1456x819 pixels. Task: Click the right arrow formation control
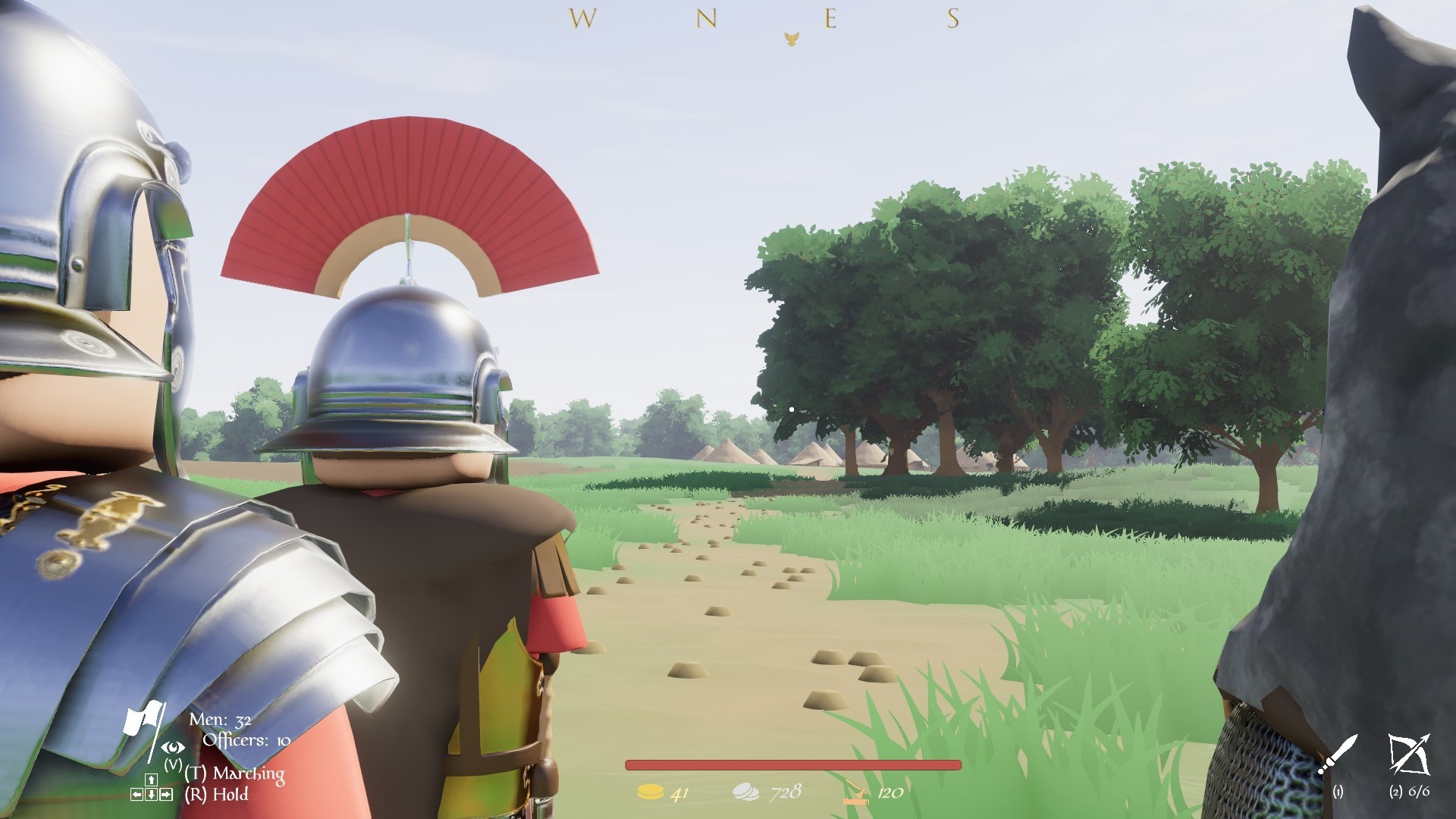166,794
